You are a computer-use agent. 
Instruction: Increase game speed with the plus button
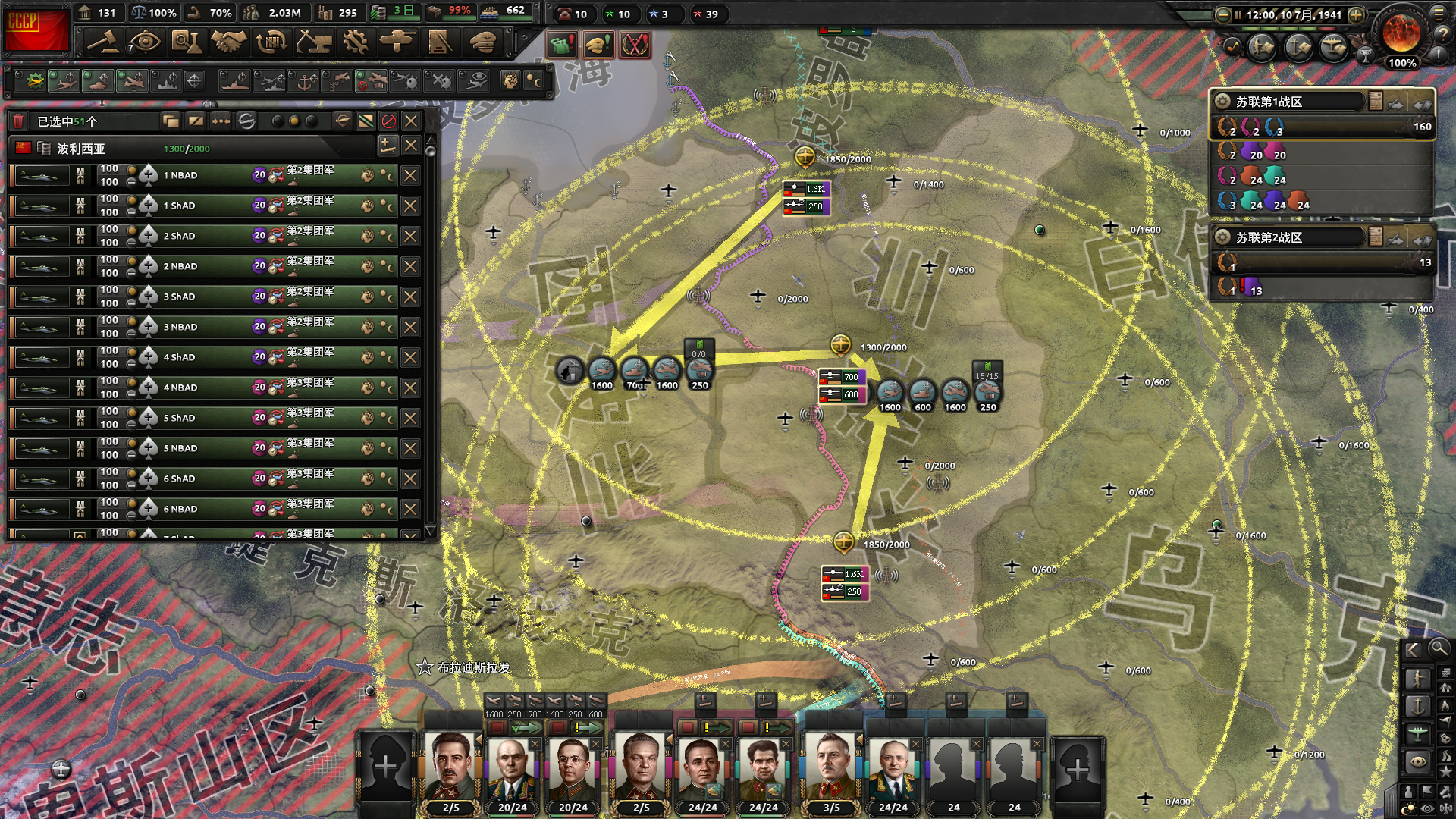(1356, 14)
